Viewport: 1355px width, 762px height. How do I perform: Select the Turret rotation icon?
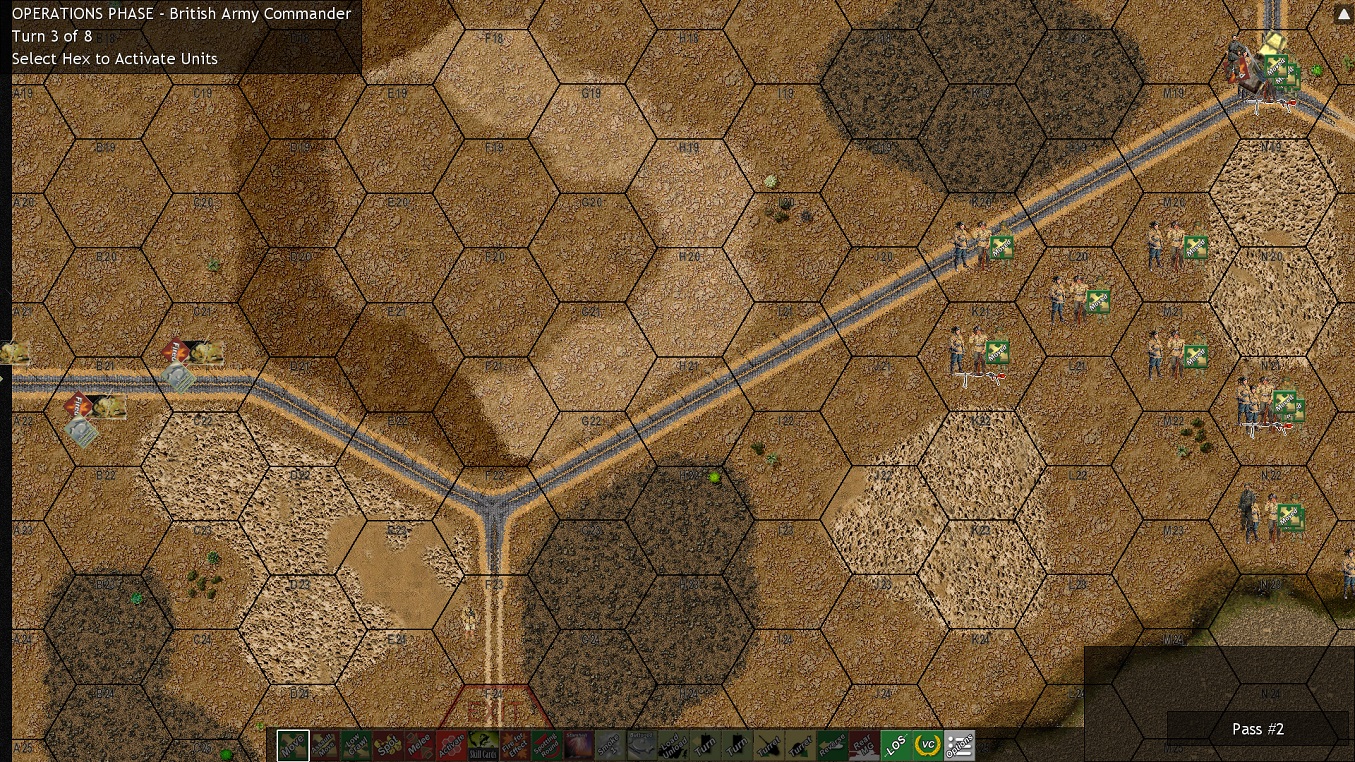(x=768, y=745)
